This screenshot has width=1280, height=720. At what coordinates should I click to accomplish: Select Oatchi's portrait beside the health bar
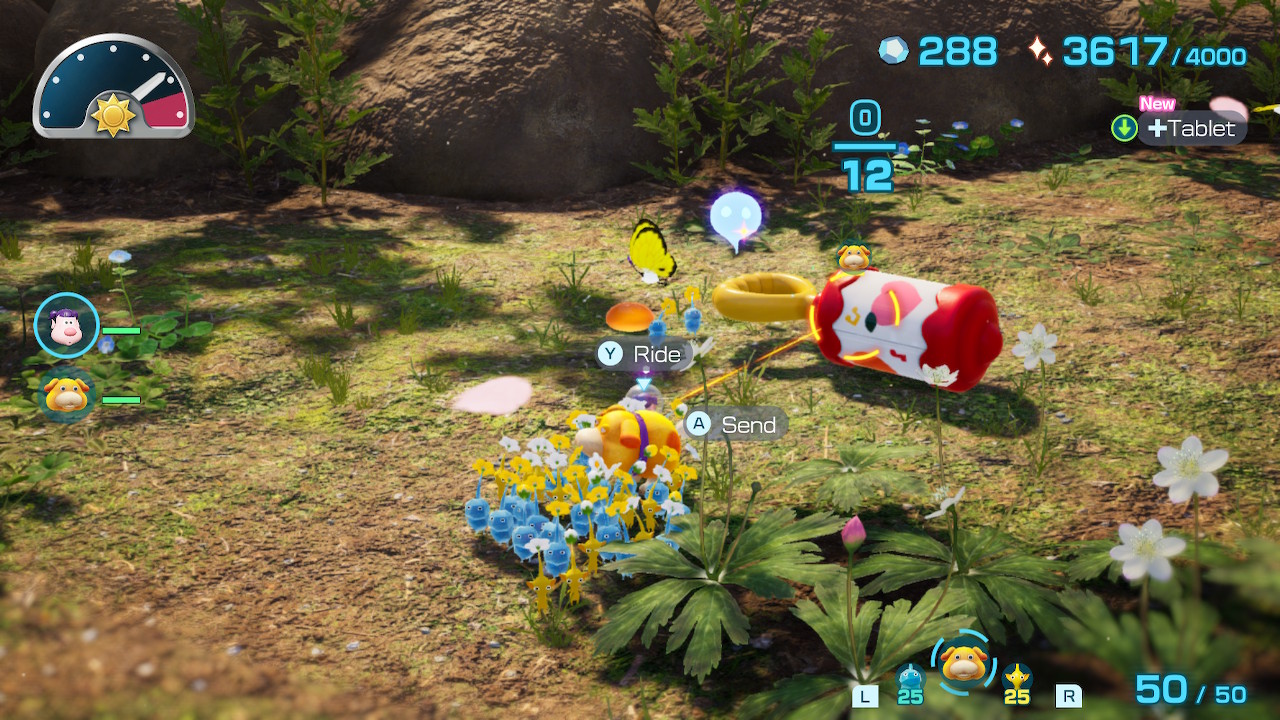pos(67,394)
